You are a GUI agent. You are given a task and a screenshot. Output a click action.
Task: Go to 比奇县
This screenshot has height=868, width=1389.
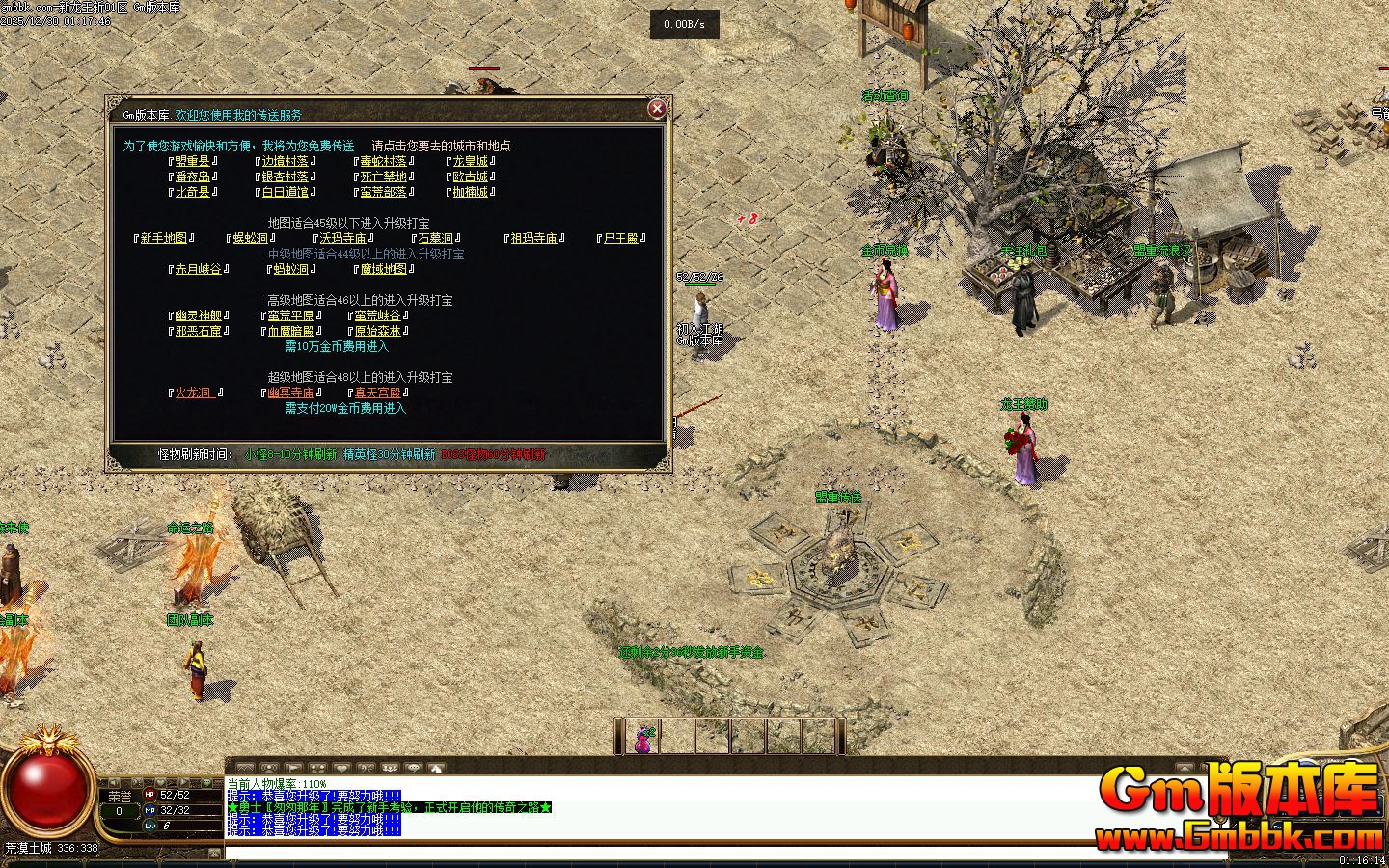point(193,192)
